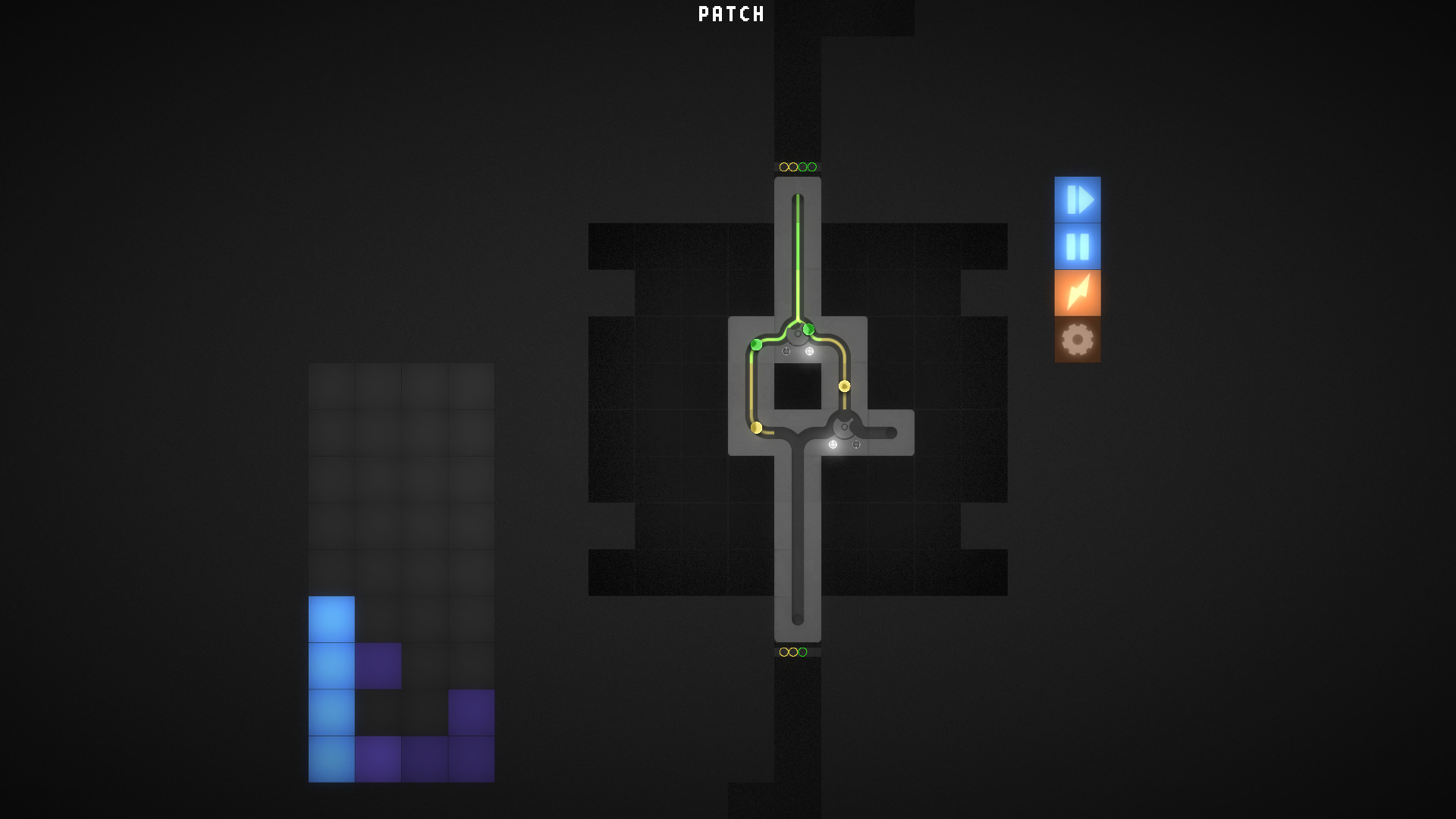Click the upper track junction rotor

click(x=797, y=334)
